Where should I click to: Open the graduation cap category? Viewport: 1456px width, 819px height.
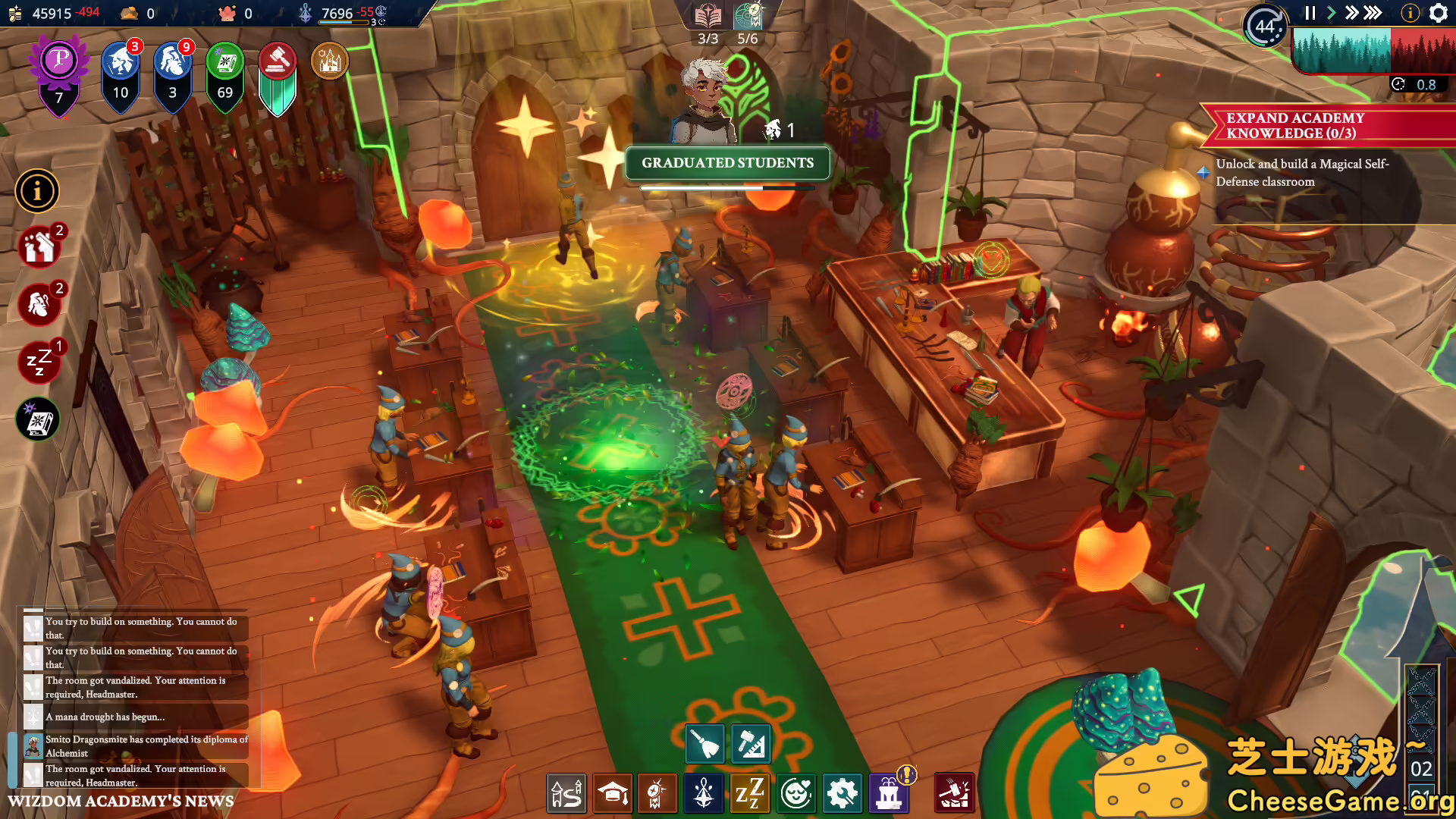(x=613, y=793)
